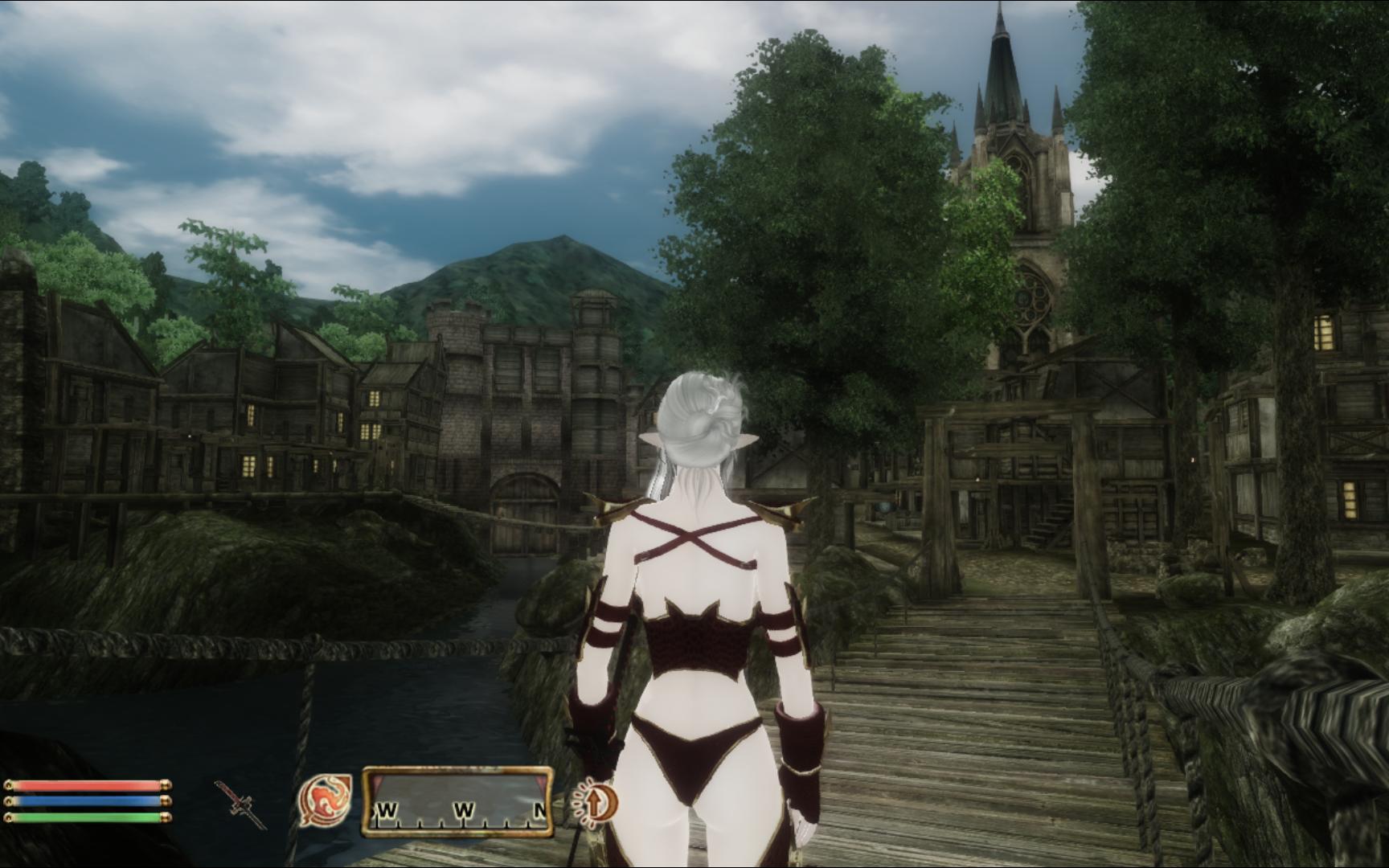This screenshot has width=1389, height=868.
Task: Click the equipped sword weapon icon
Action: pos(240,803)
